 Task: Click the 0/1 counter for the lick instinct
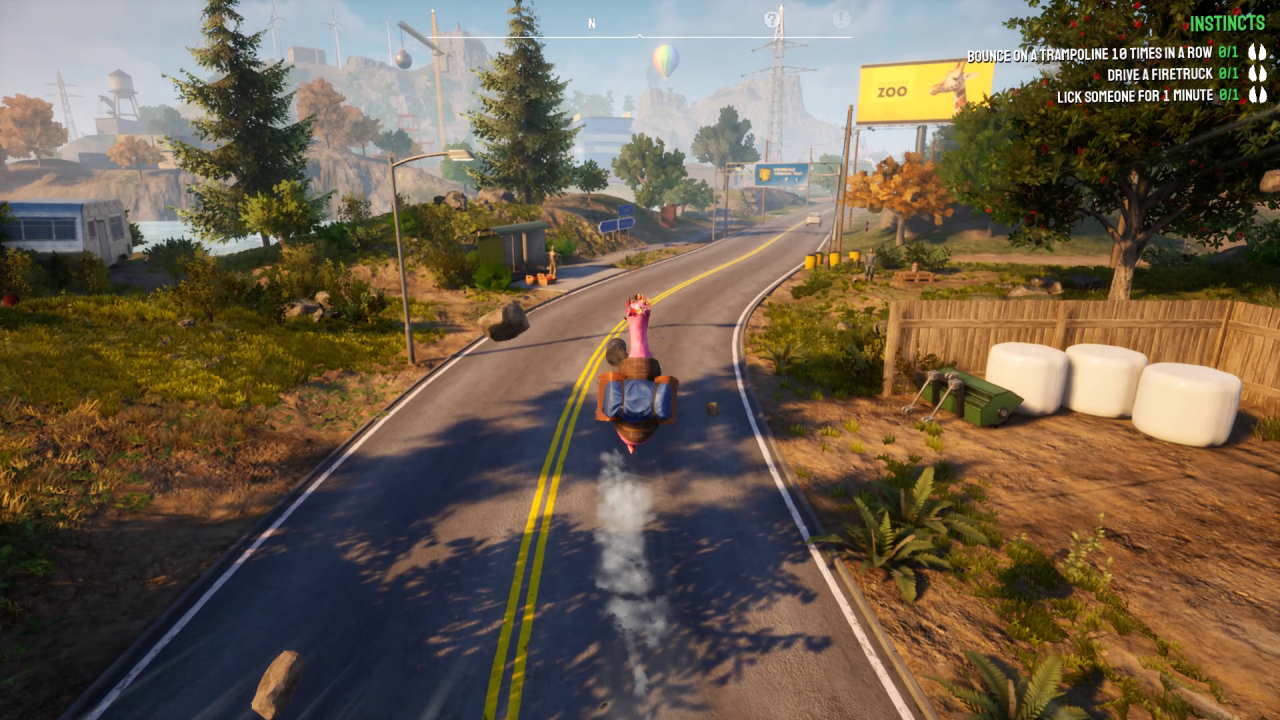click(x=1227, y=96)
